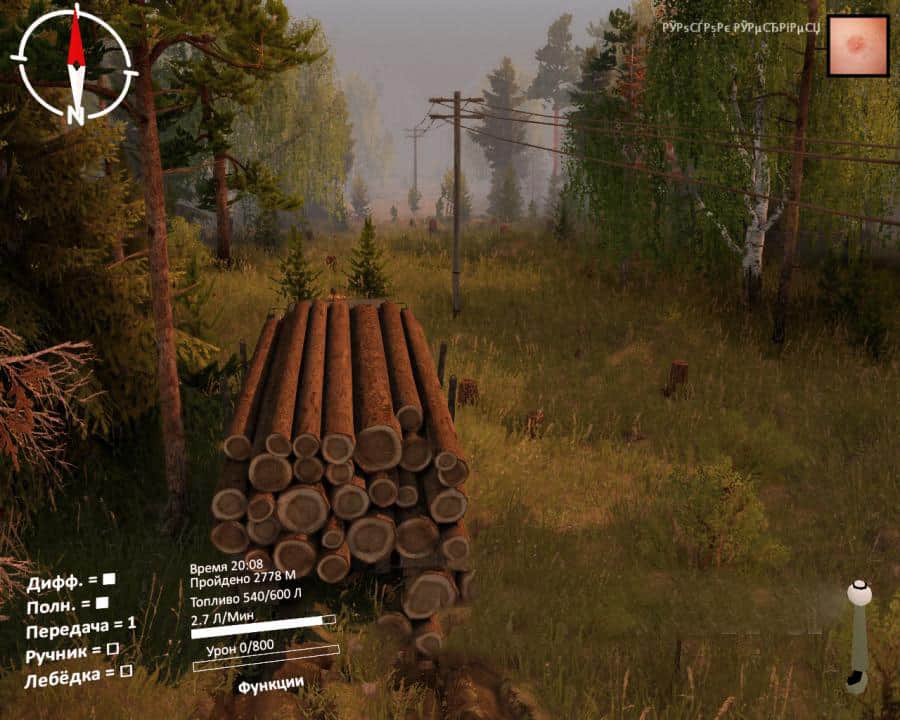This screenshot has width=900, height=720.
Task: Click the compass dial
Action: coord(75,62)
